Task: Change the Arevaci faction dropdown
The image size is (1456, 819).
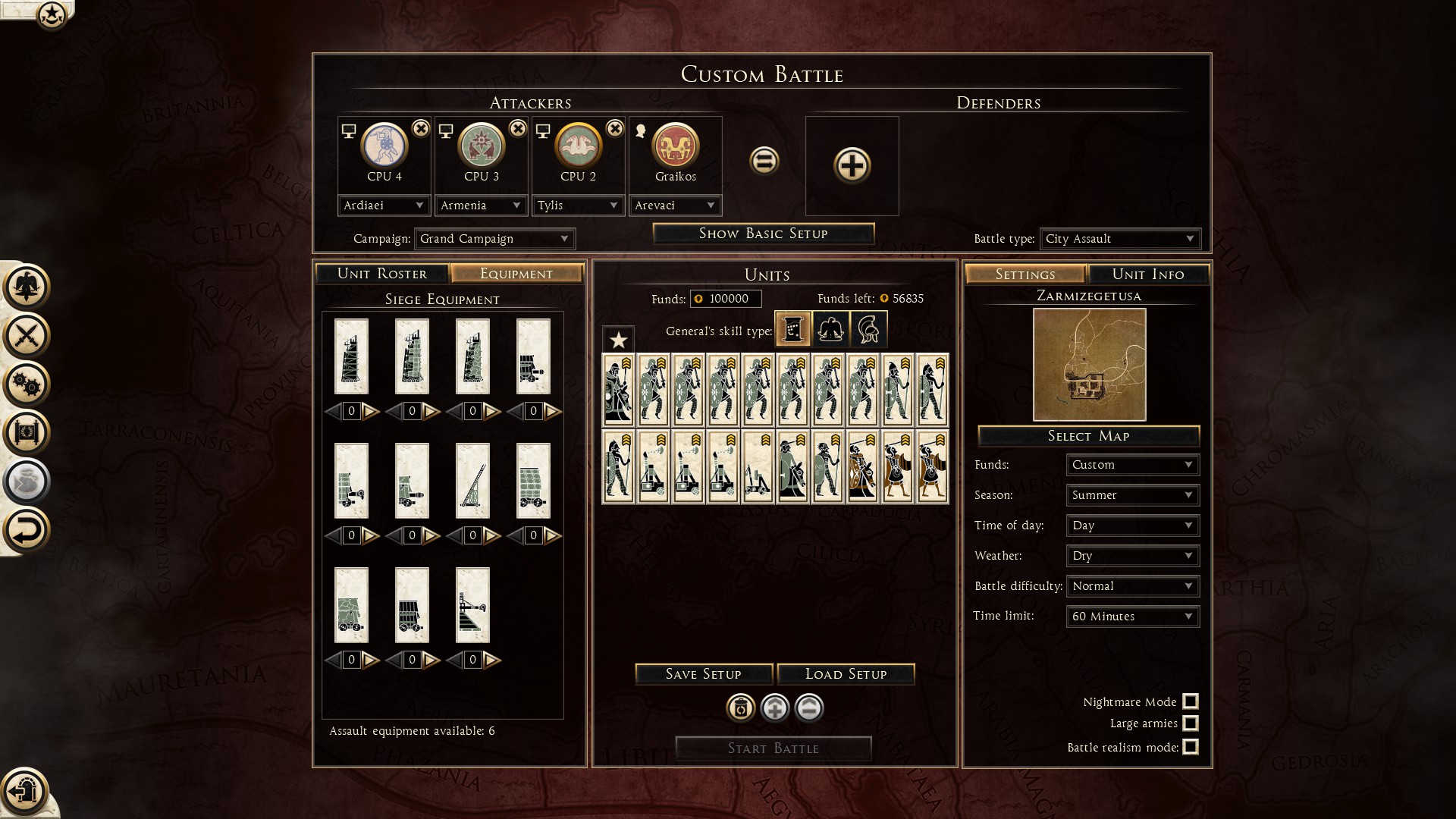Action: click(675, 206)
